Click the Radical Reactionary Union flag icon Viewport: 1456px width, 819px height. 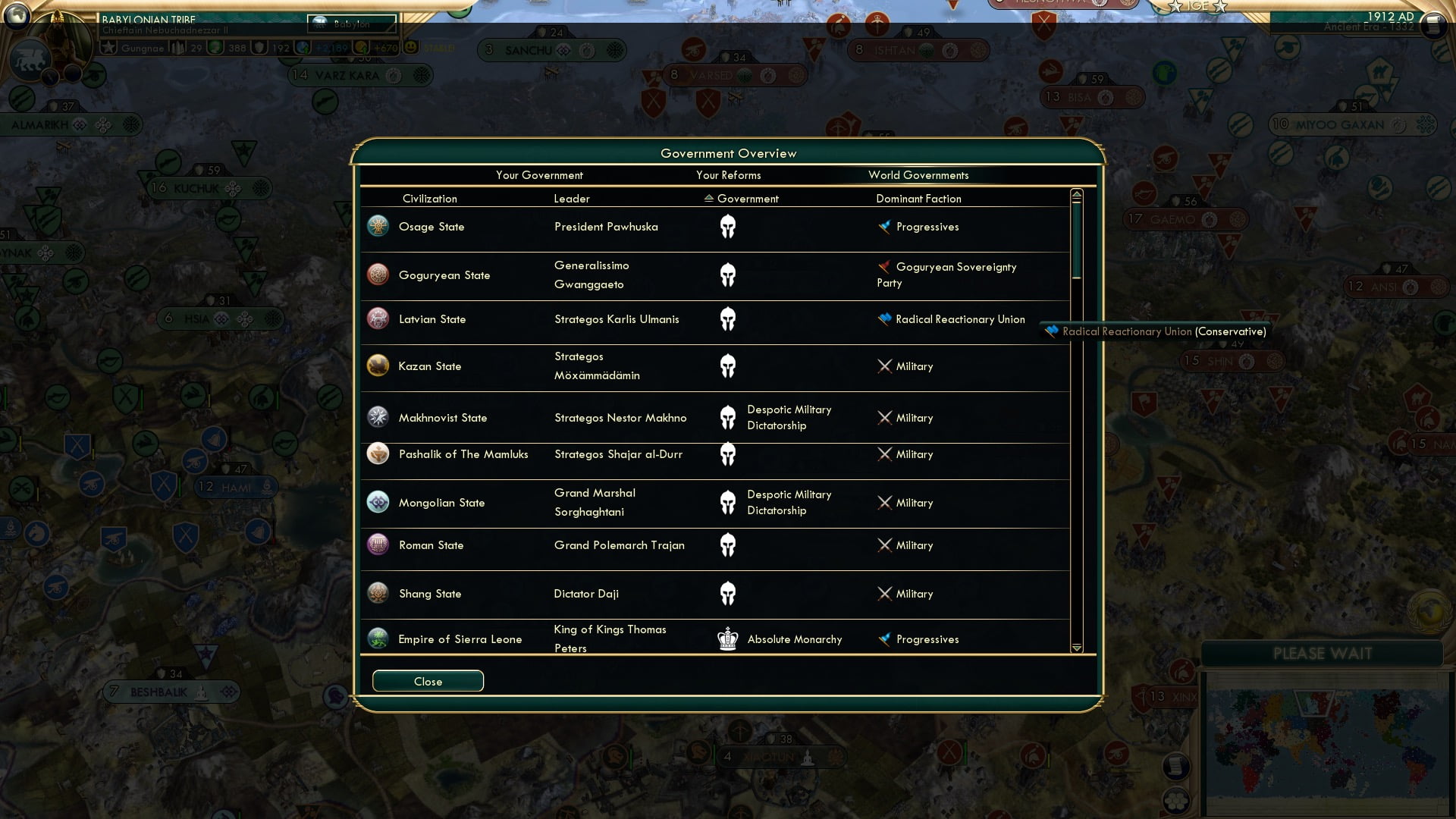click(x=884, y=318)
